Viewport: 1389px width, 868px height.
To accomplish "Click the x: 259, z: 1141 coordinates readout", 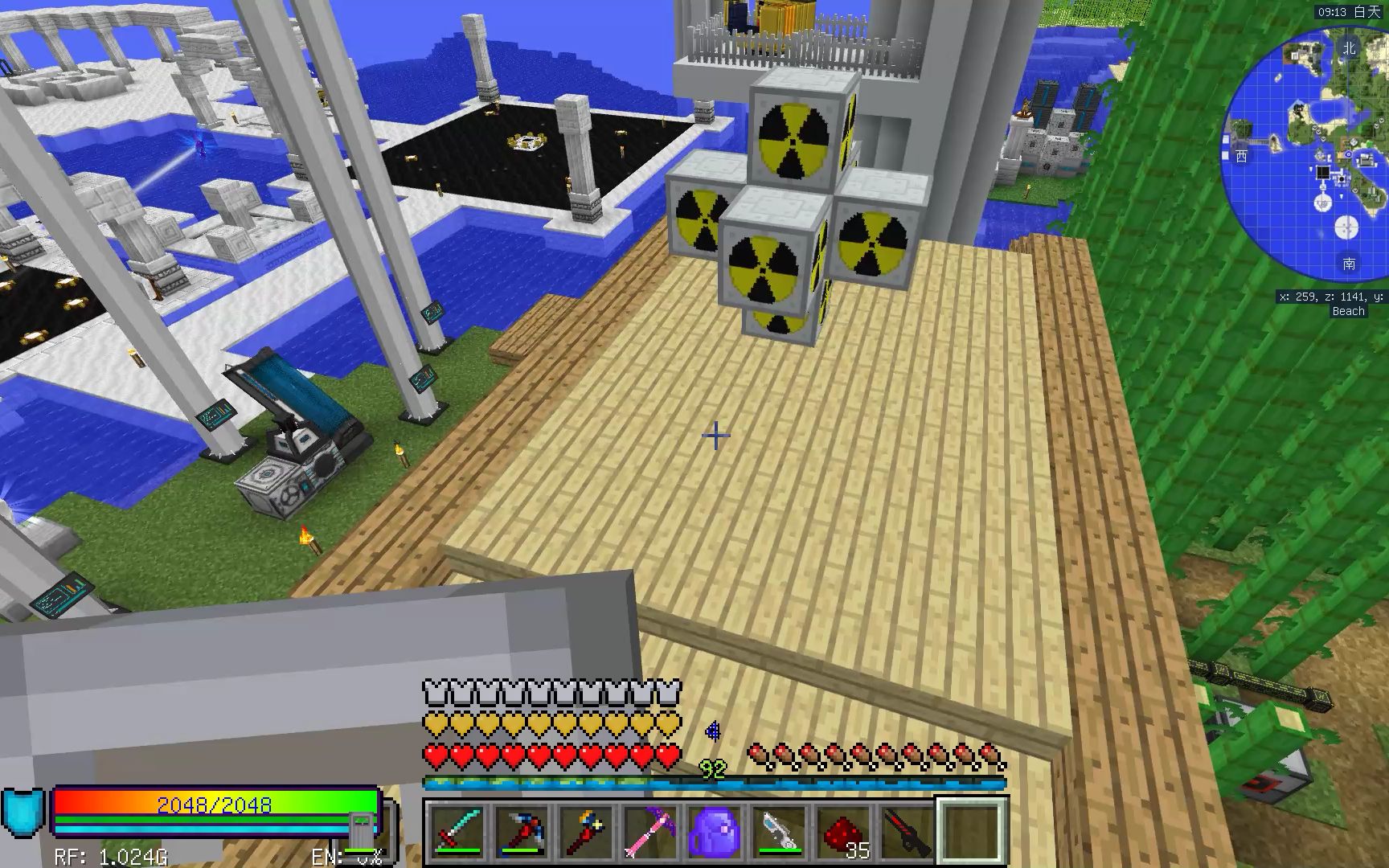I will [1330, 296].
